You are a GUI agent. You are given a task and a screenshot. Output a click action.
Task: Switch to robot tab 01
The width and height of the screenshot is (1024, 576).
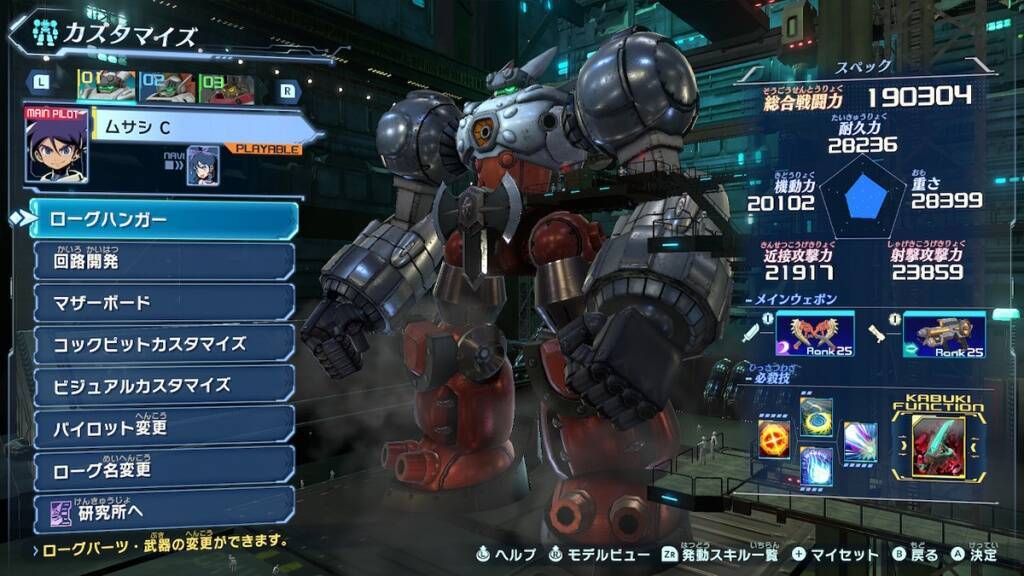click(x=106, y=88)
